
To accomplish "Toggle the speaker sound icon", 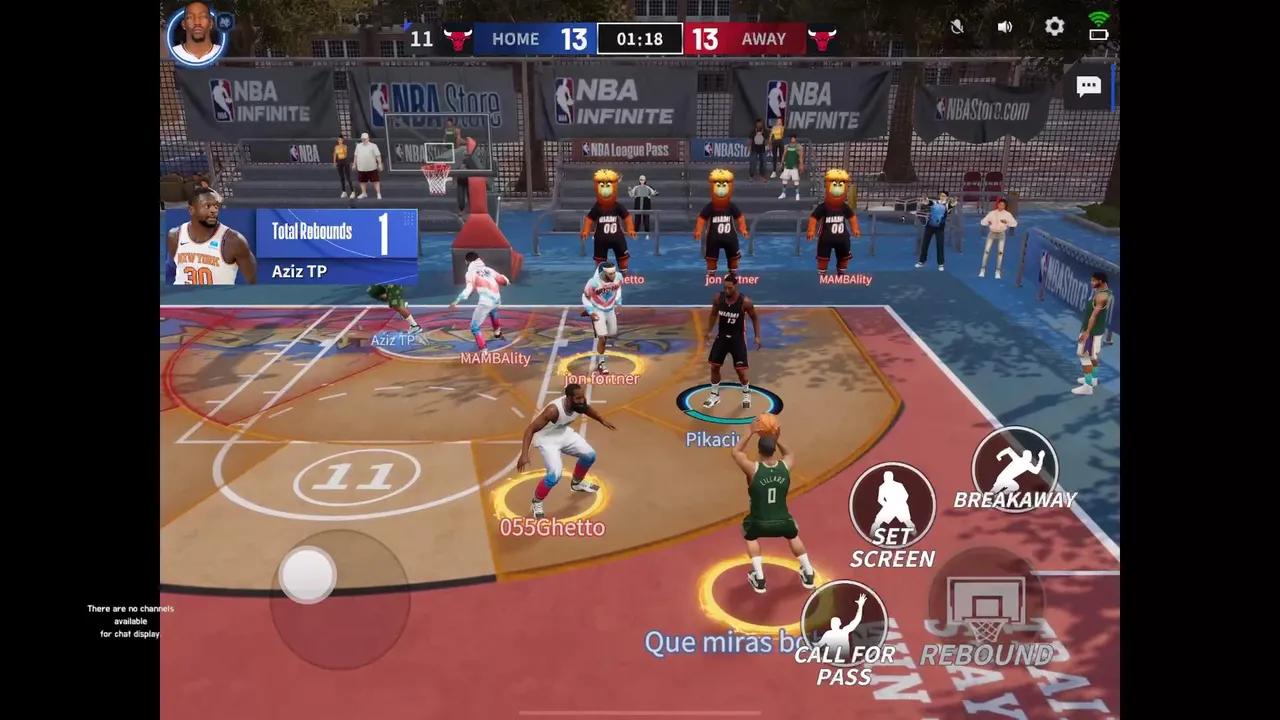I will (1005, 27).
